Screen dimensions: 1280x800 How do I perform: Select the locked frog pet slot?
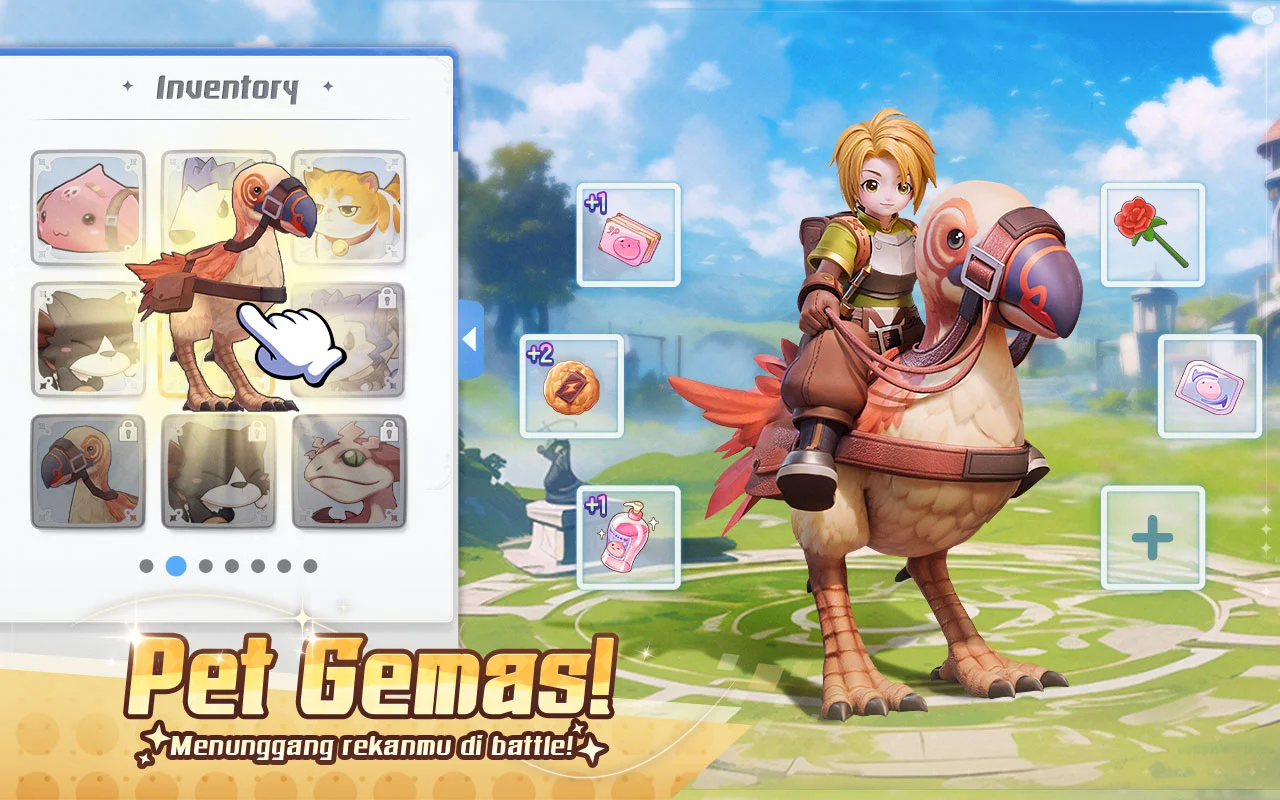coord(348,471)
